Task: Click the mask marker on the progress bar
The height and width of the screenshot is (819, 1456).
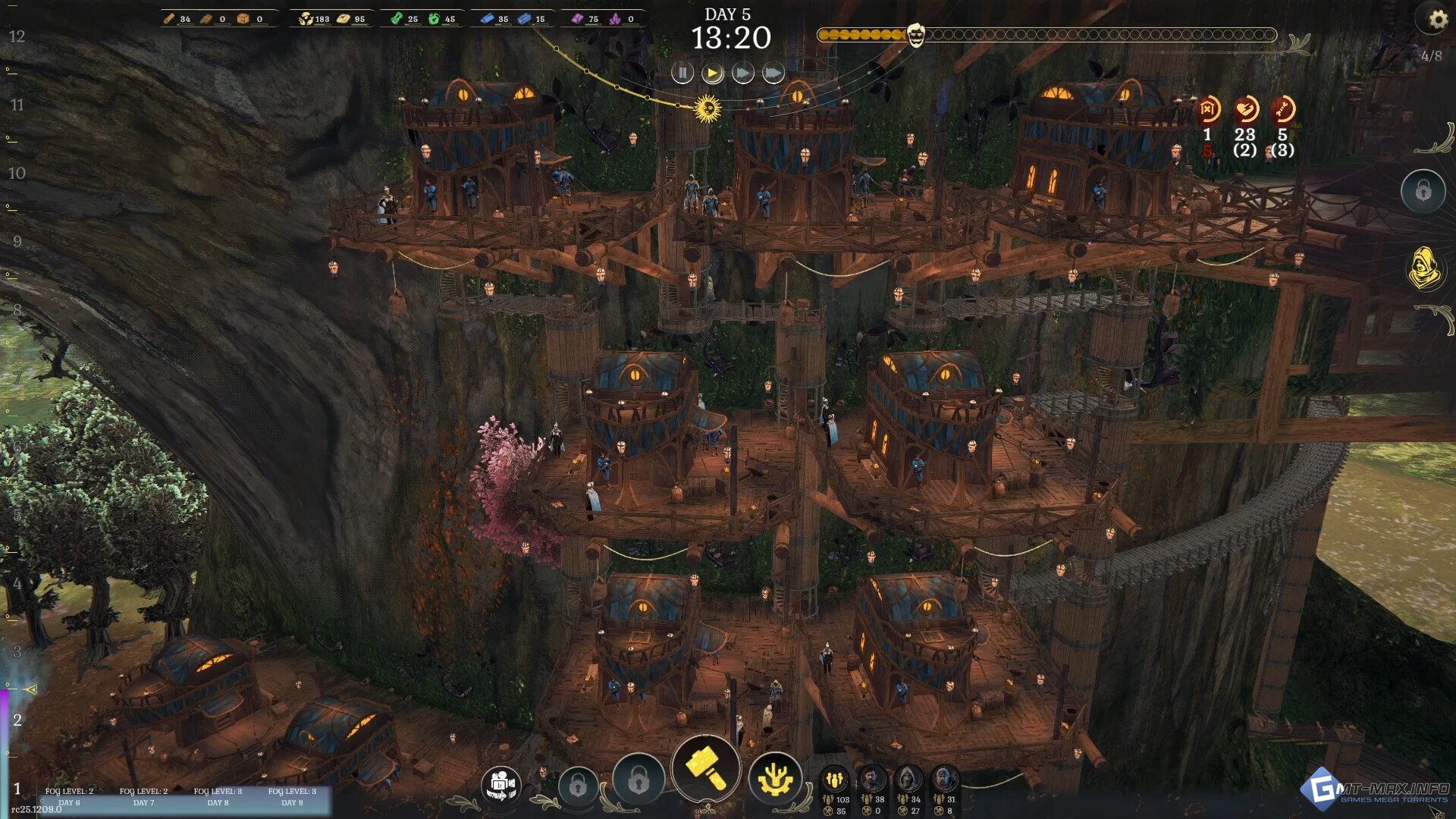Action: coord(916,35)
